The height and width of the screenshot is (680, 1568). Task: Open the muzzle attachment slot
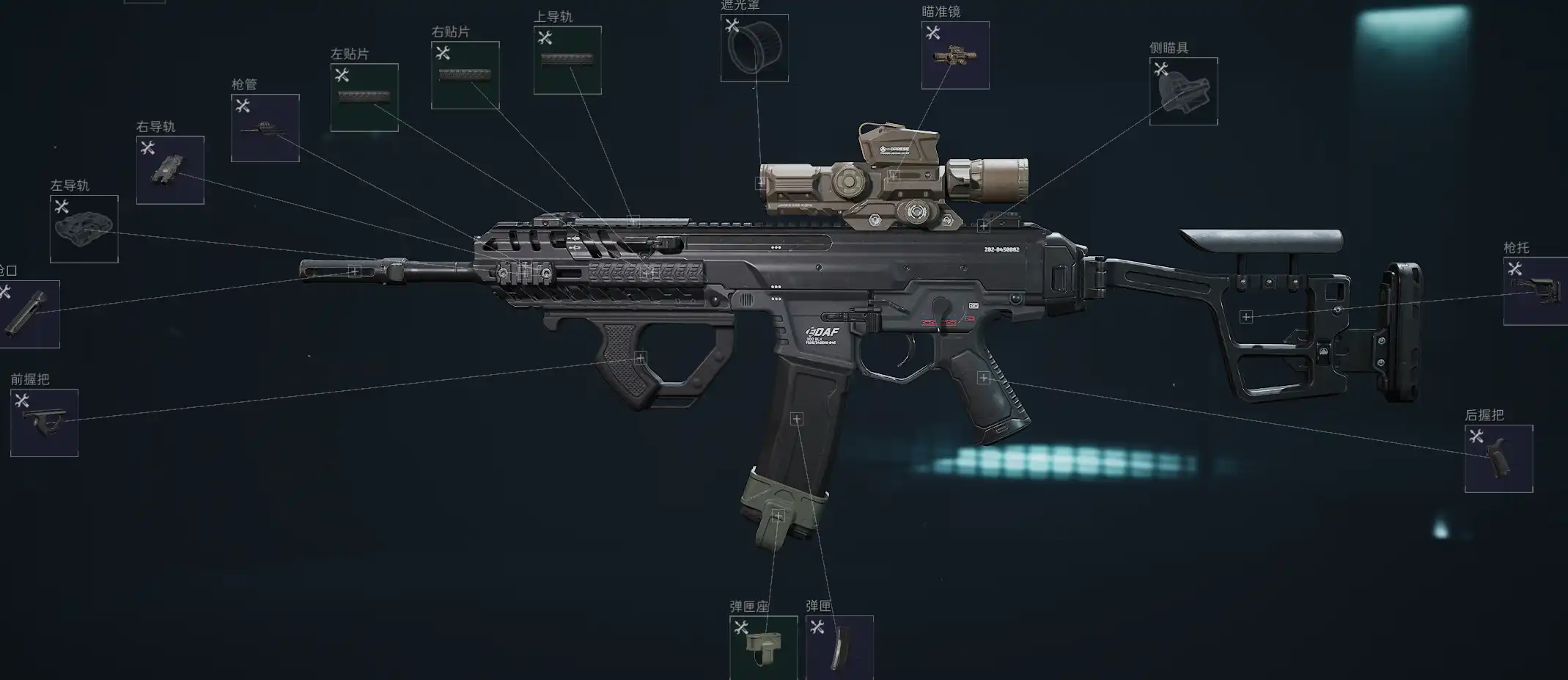pyautogui.click(x=29, y=314)
